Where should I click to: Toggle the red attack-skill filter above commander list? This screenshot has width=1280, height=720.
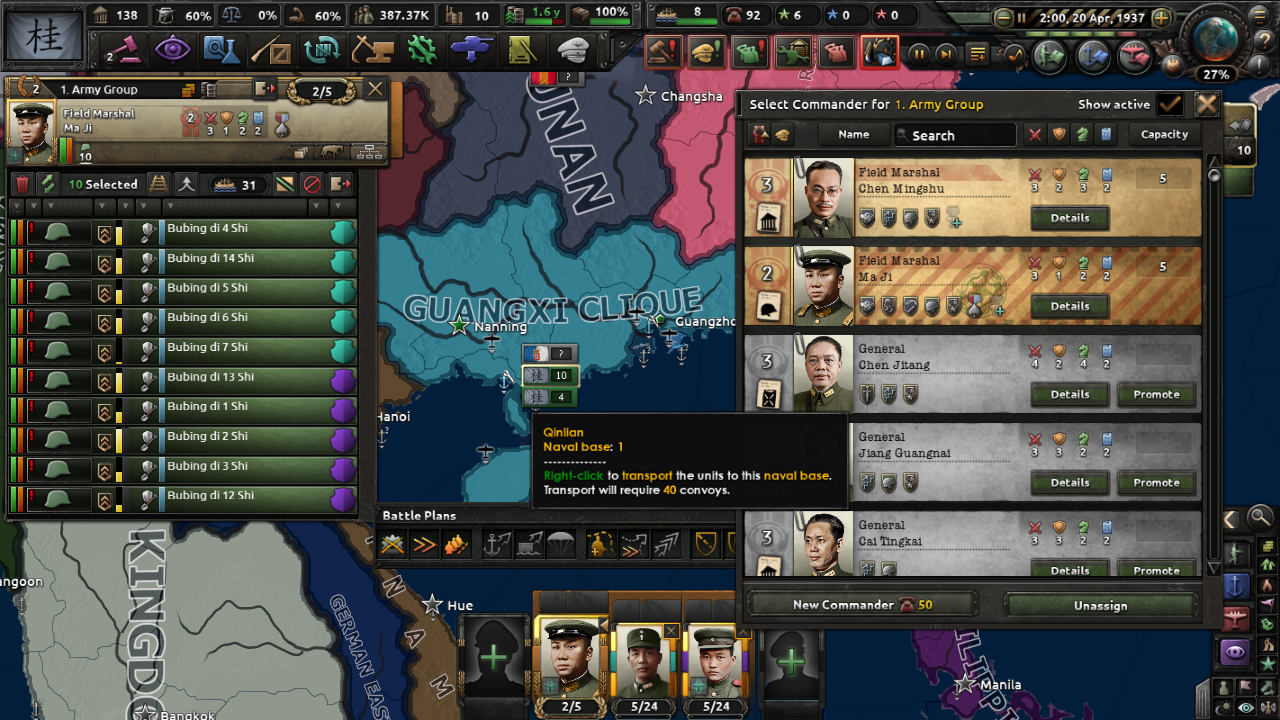[x=1035, y=134]
